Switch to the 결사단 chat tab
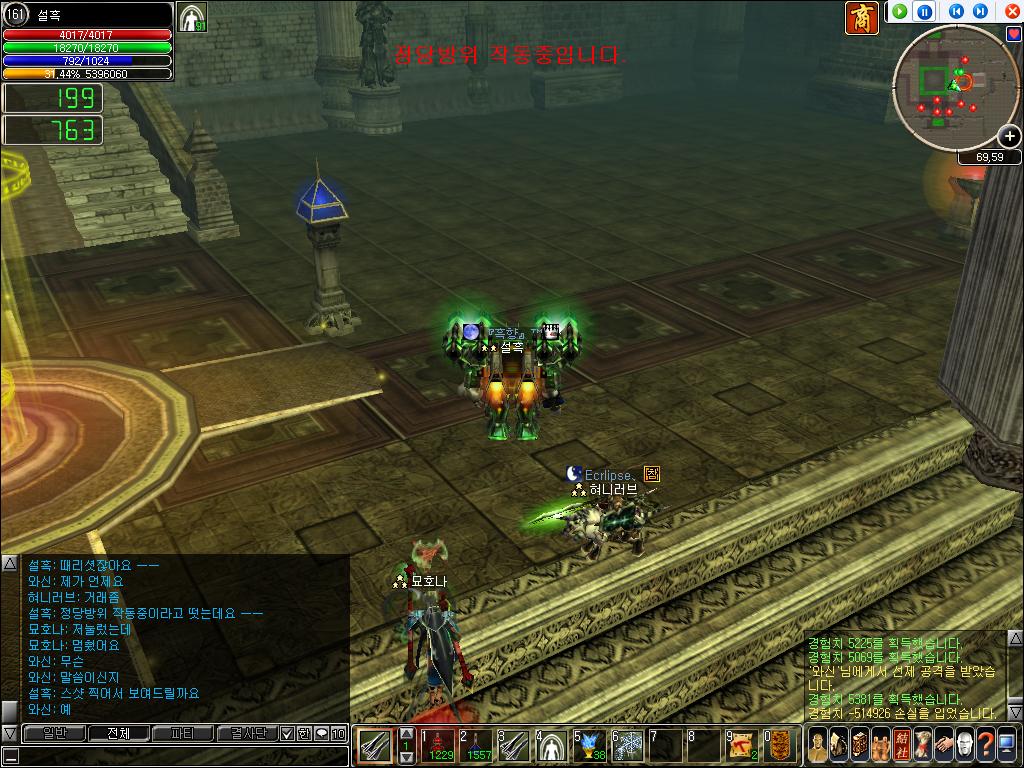 247,733
